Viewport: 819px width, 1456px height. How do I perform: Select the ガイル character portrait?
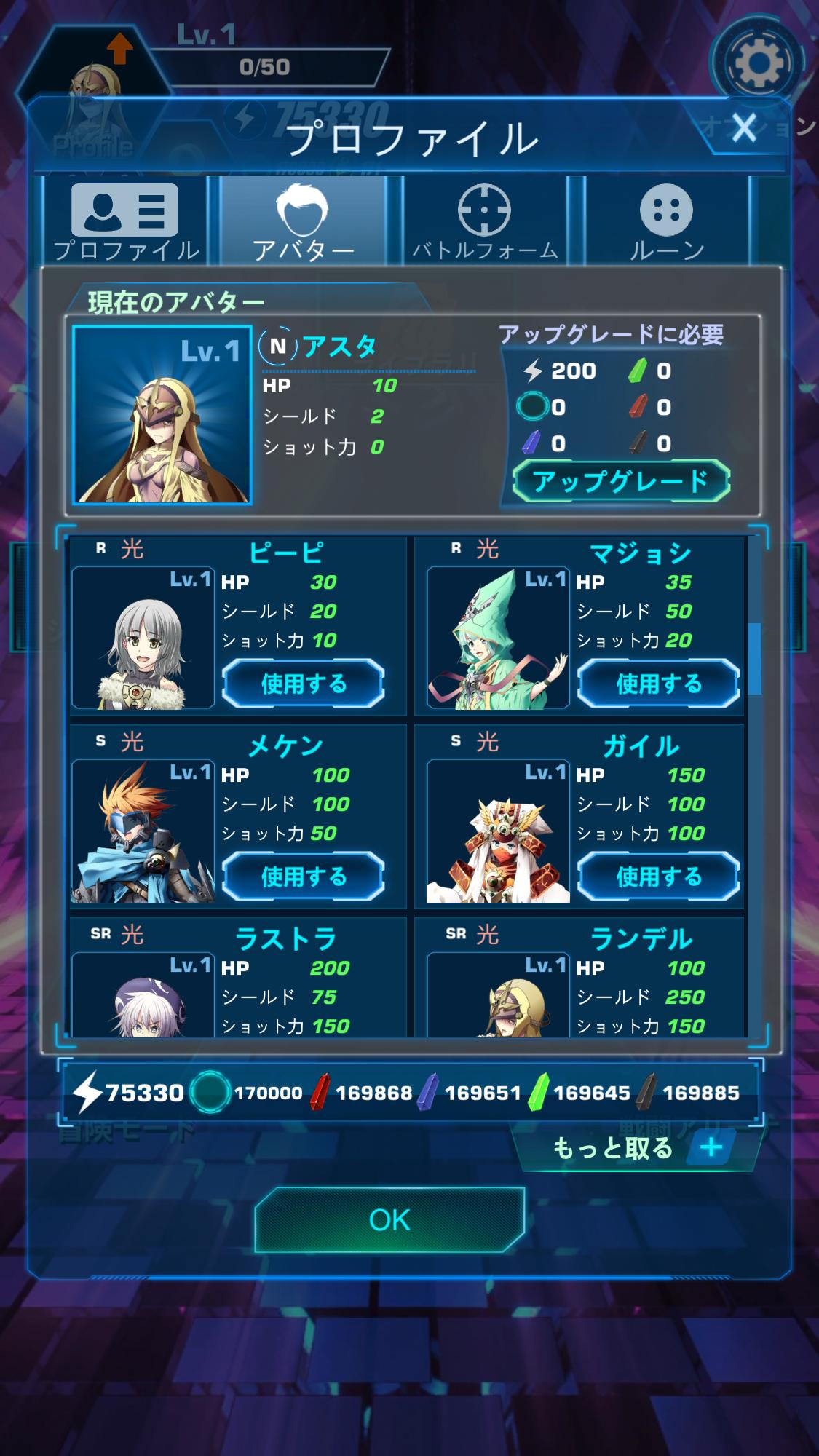coord(498,832)
